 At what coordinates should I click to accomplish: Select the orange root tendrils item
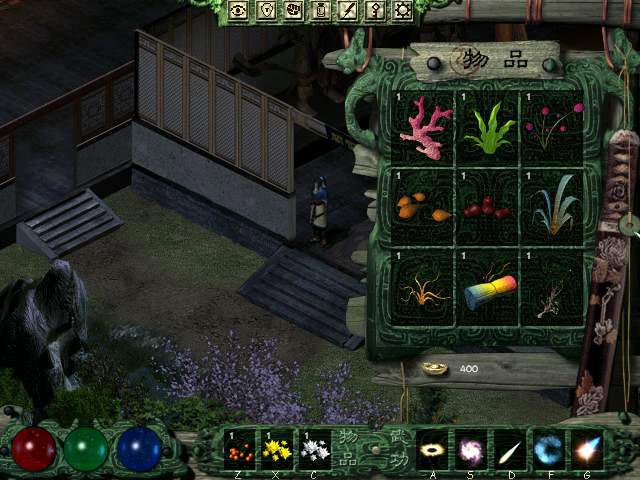[x=425, y=288]
